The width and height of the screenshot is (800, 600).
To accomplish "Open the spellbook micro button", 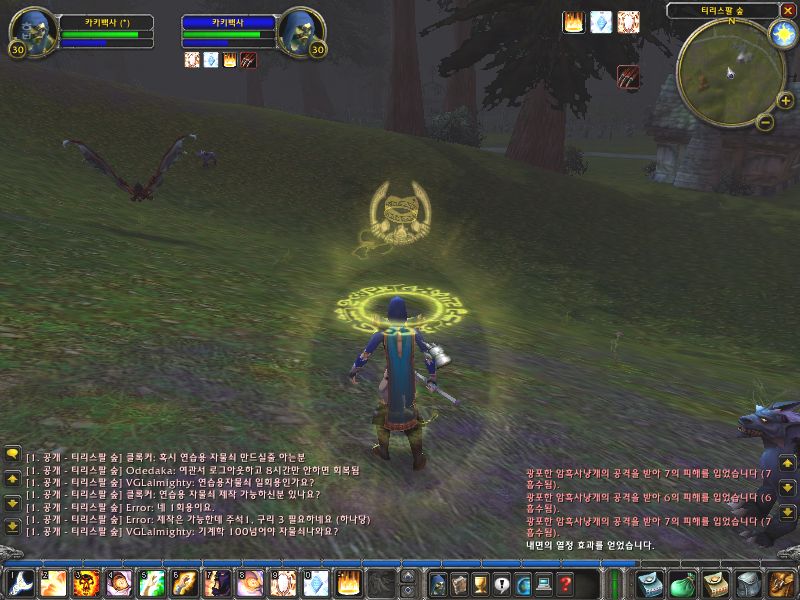I will click(x=459, y=583).
